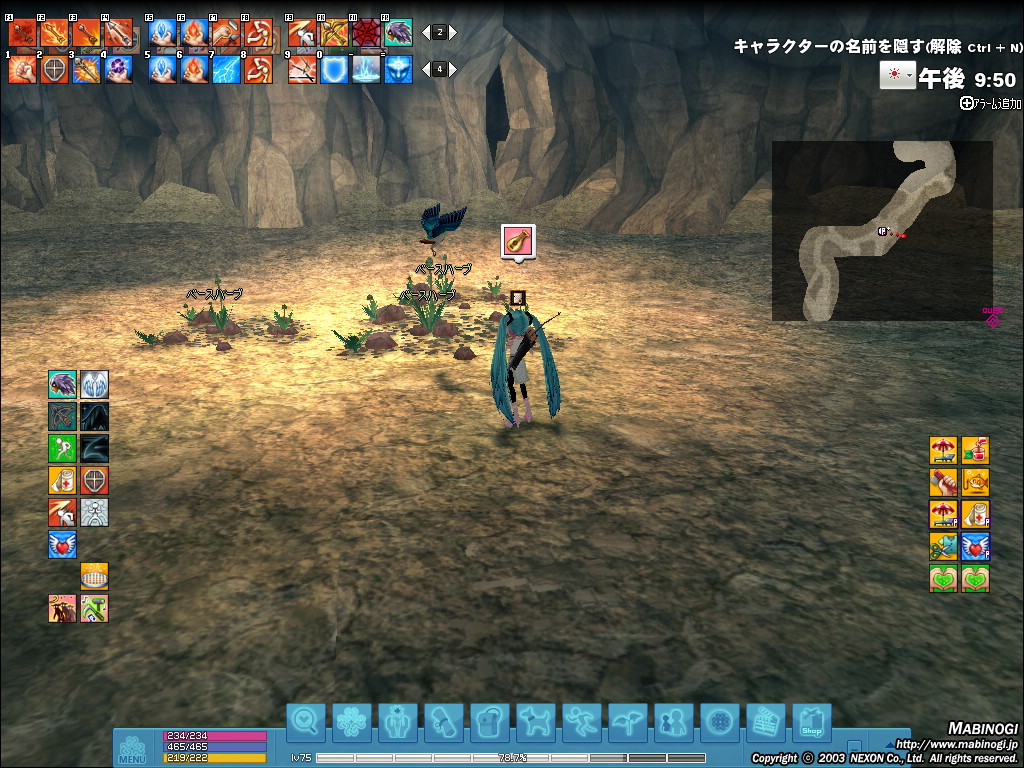1024x768 pixels.
Task: Click the minimap of the cave path
Action: coord(882,230)
